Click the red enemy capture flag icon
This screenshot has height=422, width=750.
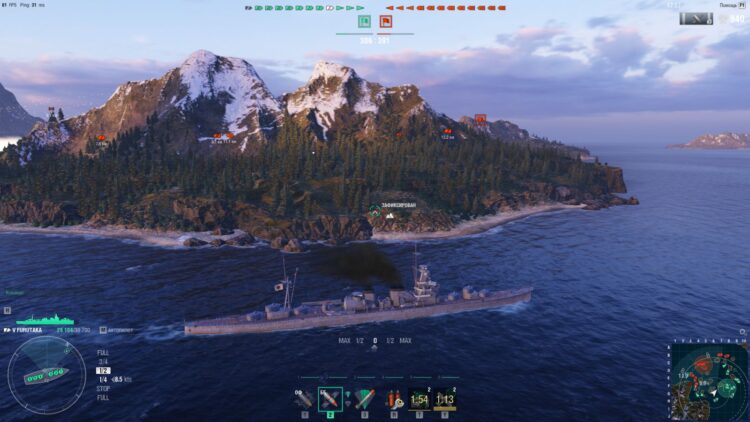[385, 21]
